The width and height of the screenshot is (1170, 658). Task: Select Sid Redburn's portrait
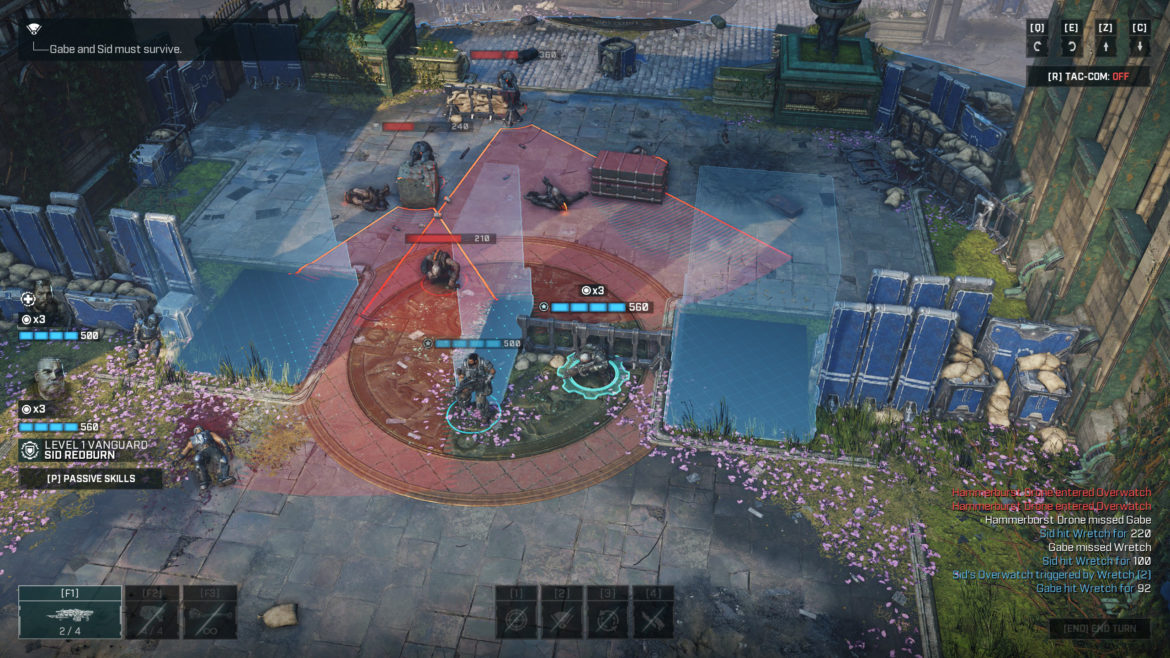point(48,380)
